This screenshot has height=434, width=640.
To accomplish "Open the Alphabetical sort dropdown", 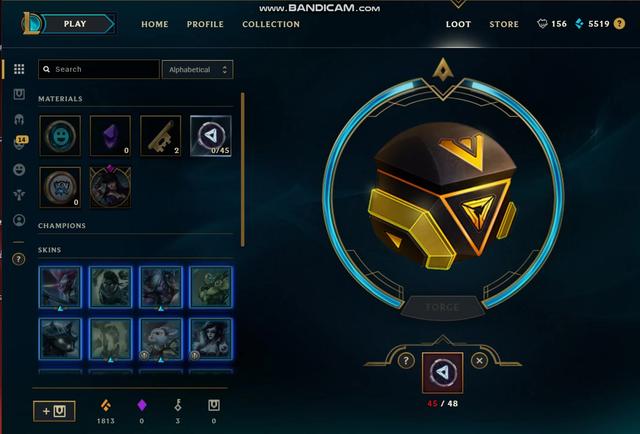I will coord(197,69).
